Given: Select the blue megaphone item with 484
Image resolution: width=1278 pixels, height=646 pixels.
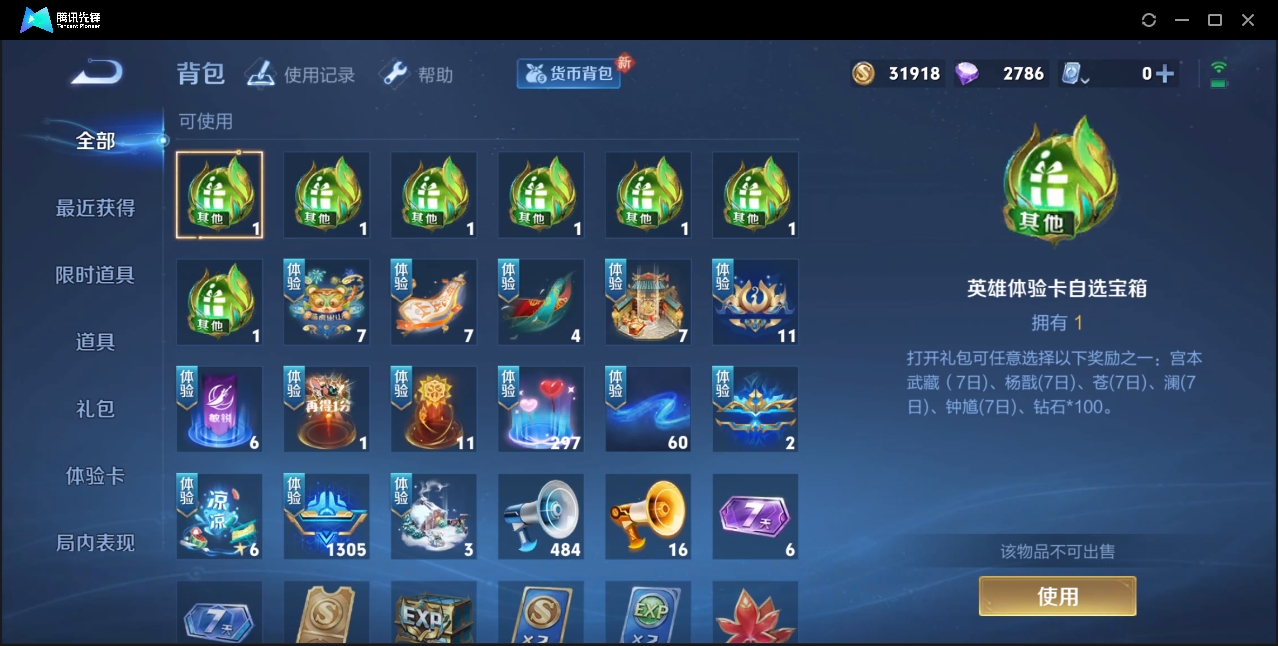Looking at the screenshot, I should click(x=541, y=516).
